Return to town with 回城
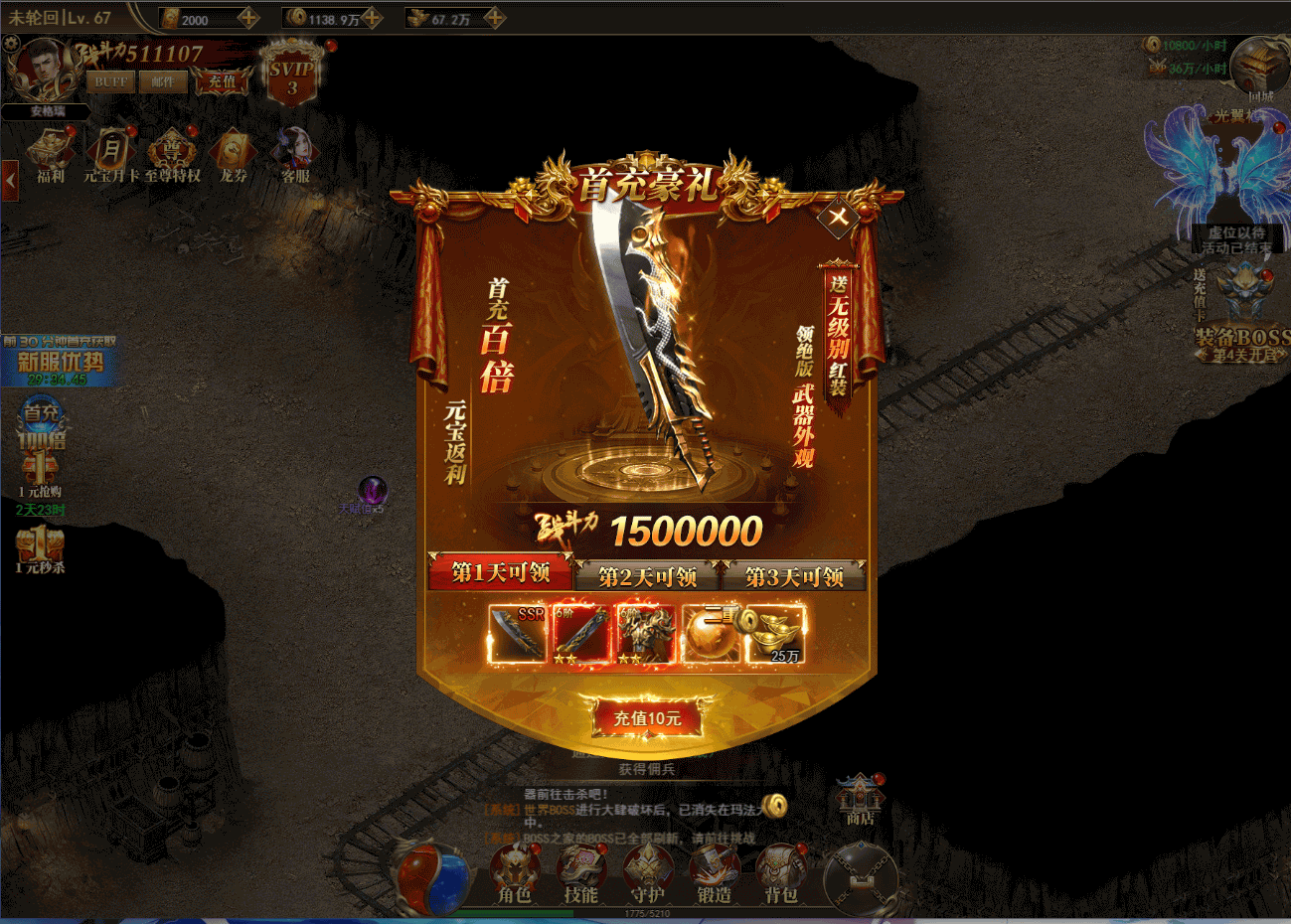 pyautogui.click(x=1259, y=70)
